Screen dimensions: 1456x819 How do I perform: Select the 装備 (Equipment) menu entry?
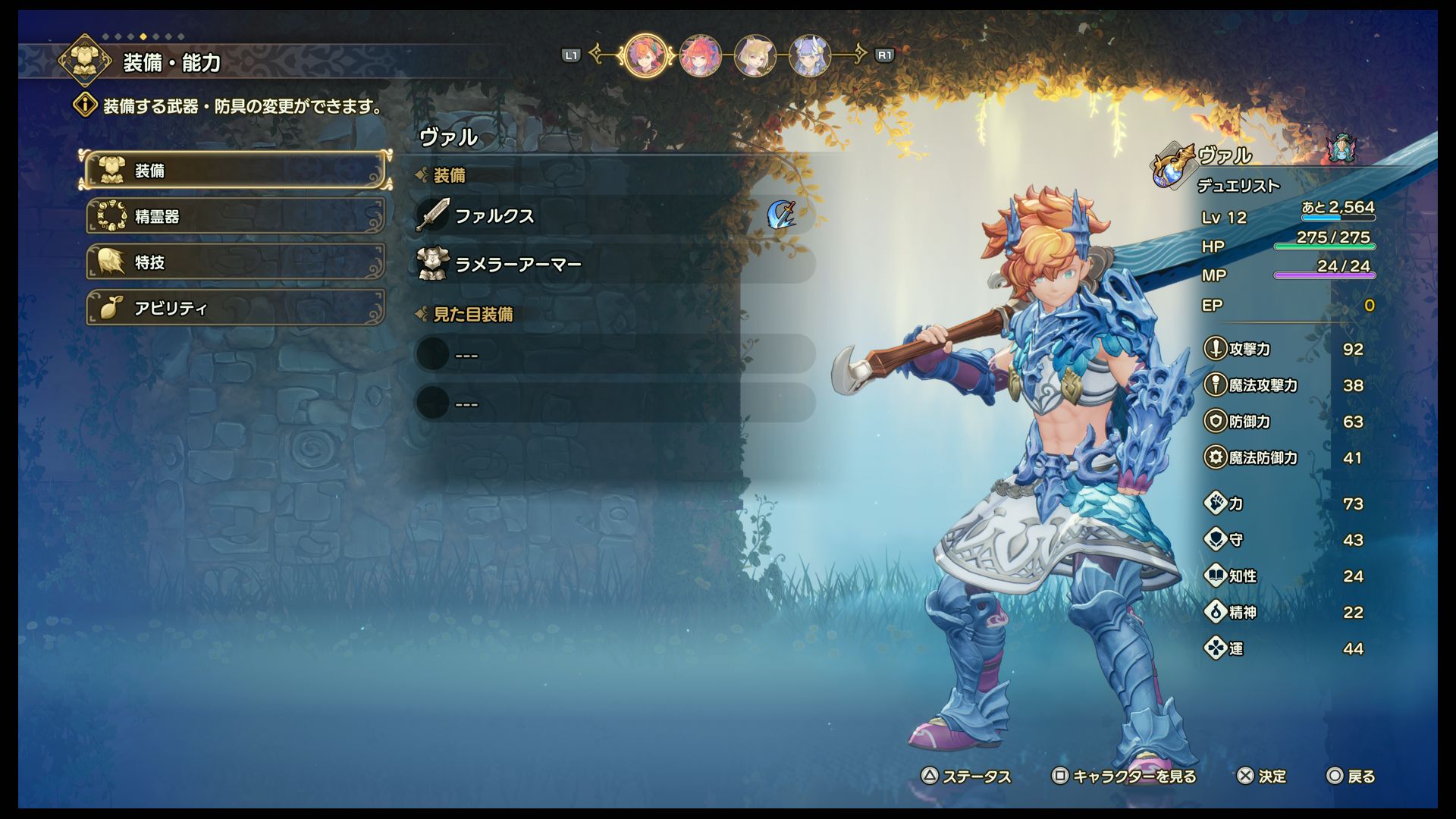(x=235, y=171)
